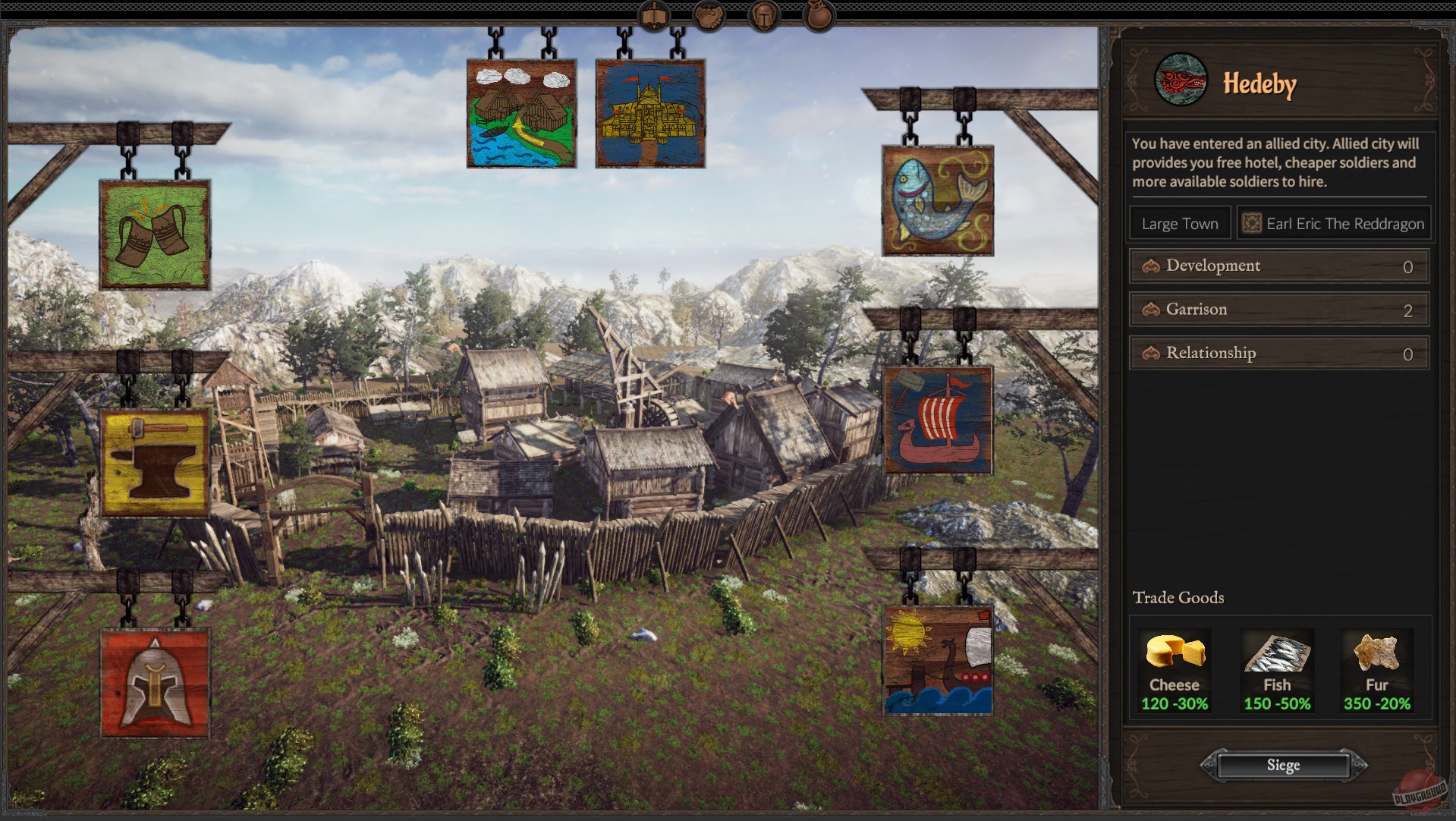Toggle the Development stat row

point(1278,266)
